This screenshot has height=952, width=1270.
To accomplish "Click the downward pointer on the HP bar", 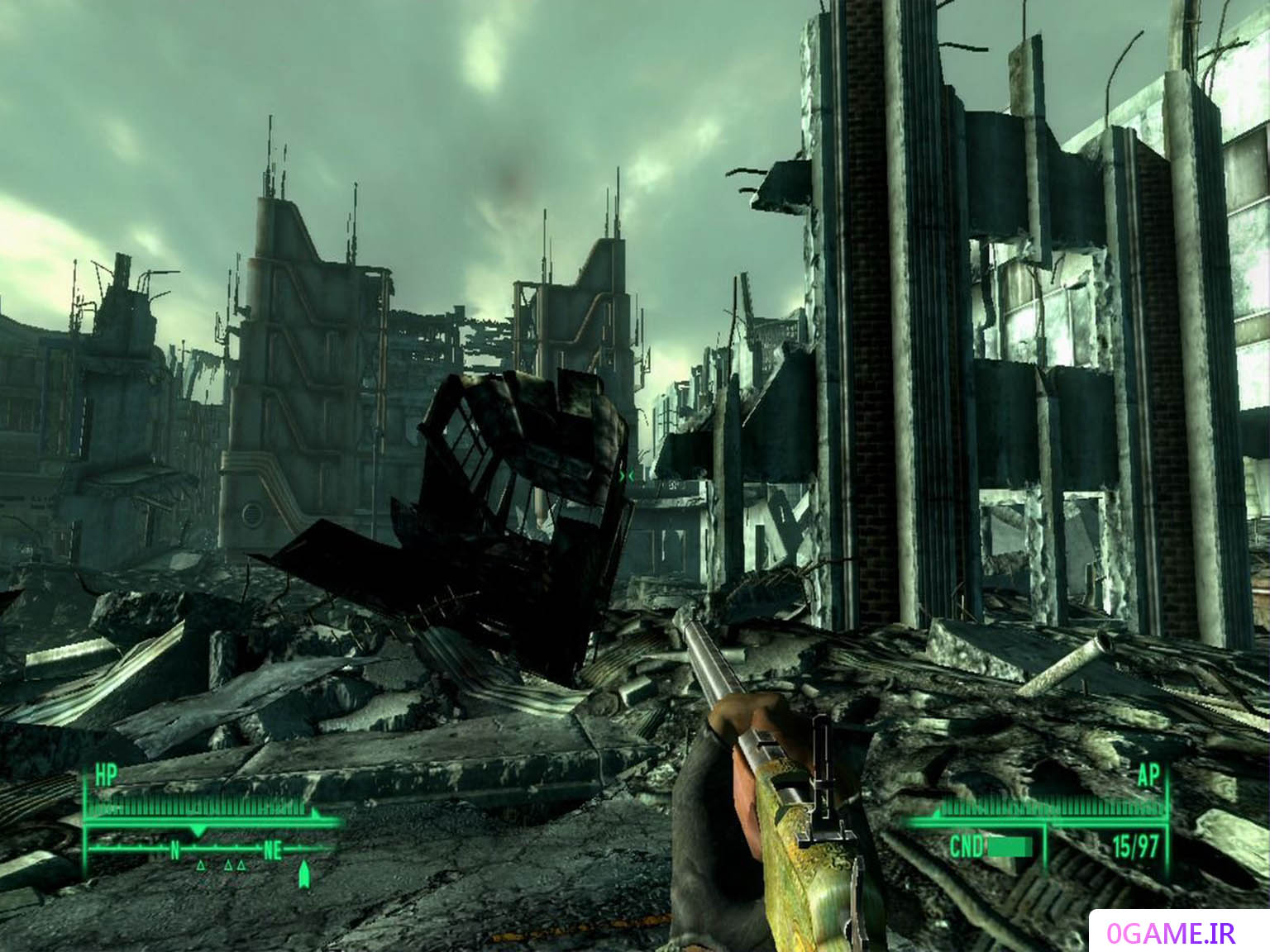I will pos(198,829).
